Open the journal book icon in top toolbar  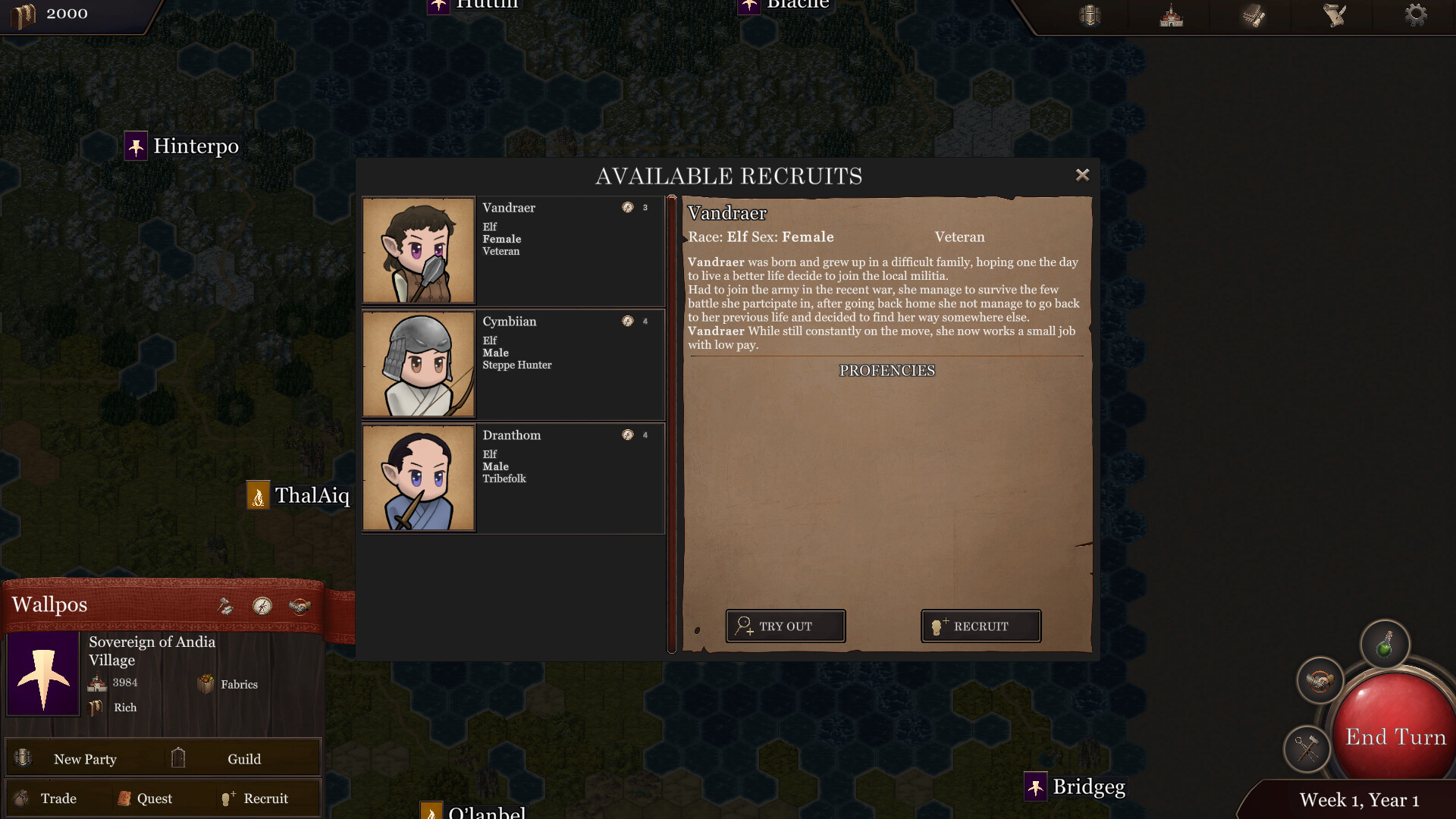pyautogui.click(x=1251, y=15)
